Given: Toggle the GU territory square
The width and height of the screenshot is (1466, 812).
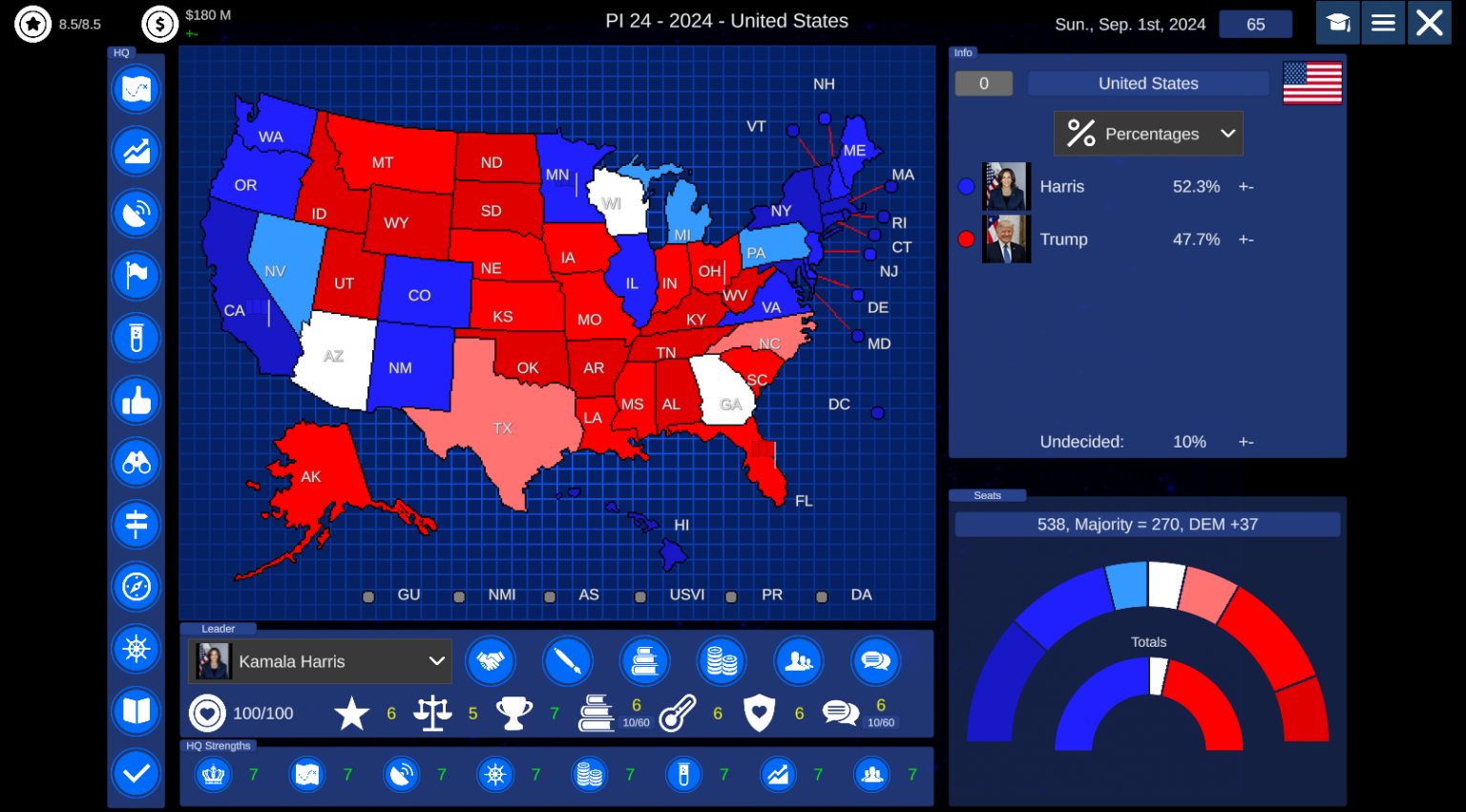Looking at the screenshot, I should click(x=367, y=594).
